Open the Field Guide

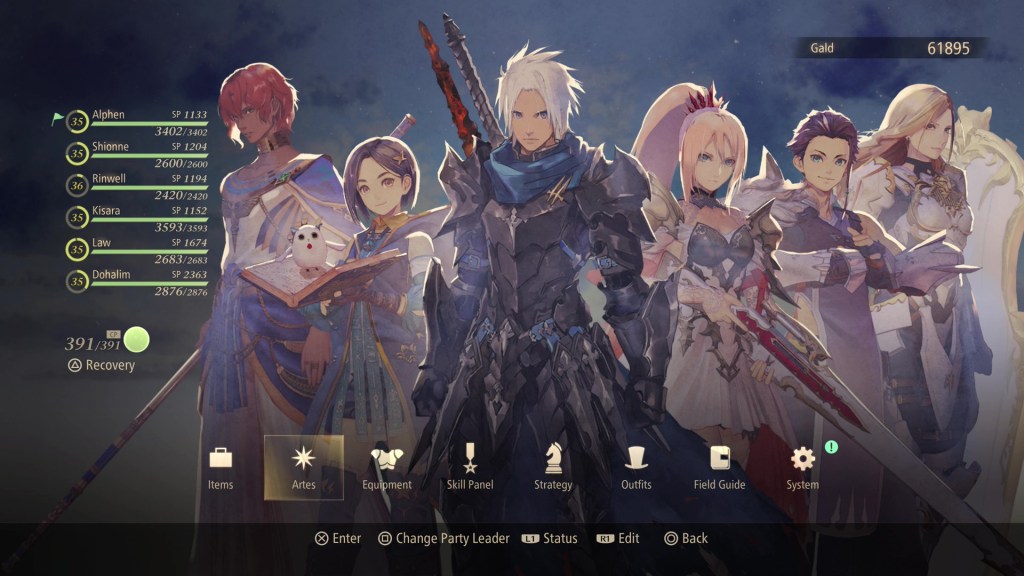[719, 467]
